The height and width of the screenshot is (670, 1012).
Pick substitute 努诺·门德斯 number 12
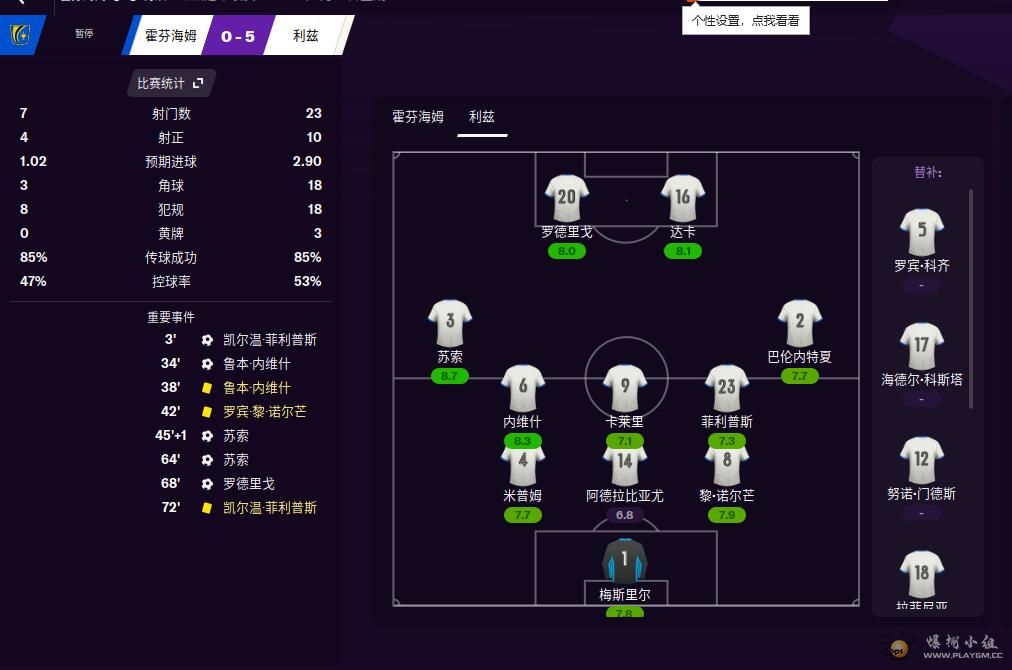point(921,460)
